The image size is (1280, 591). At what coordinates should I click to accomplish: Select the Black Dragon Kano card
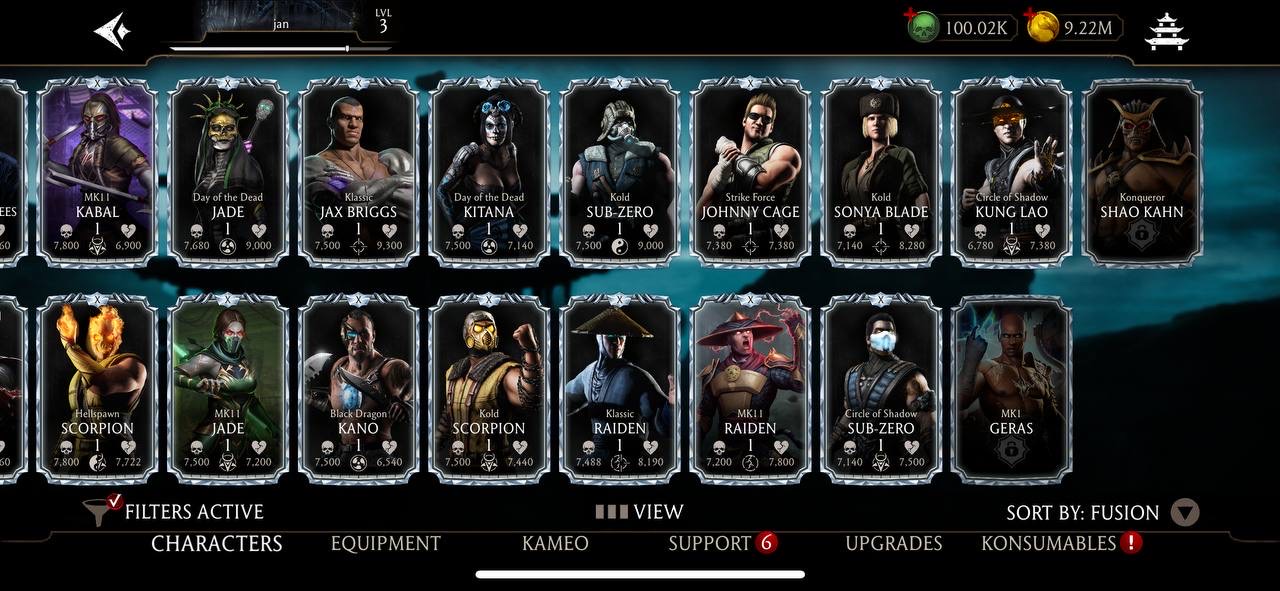(358, 387)
